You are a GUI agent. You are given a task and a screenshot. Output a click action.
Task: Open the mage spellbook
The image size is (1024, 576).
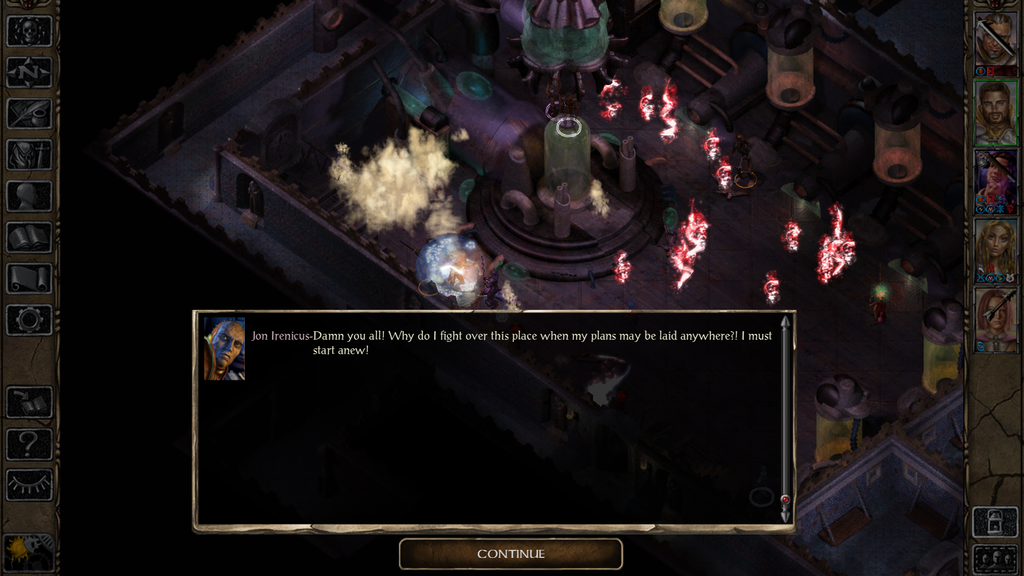[x=28, y=237]
